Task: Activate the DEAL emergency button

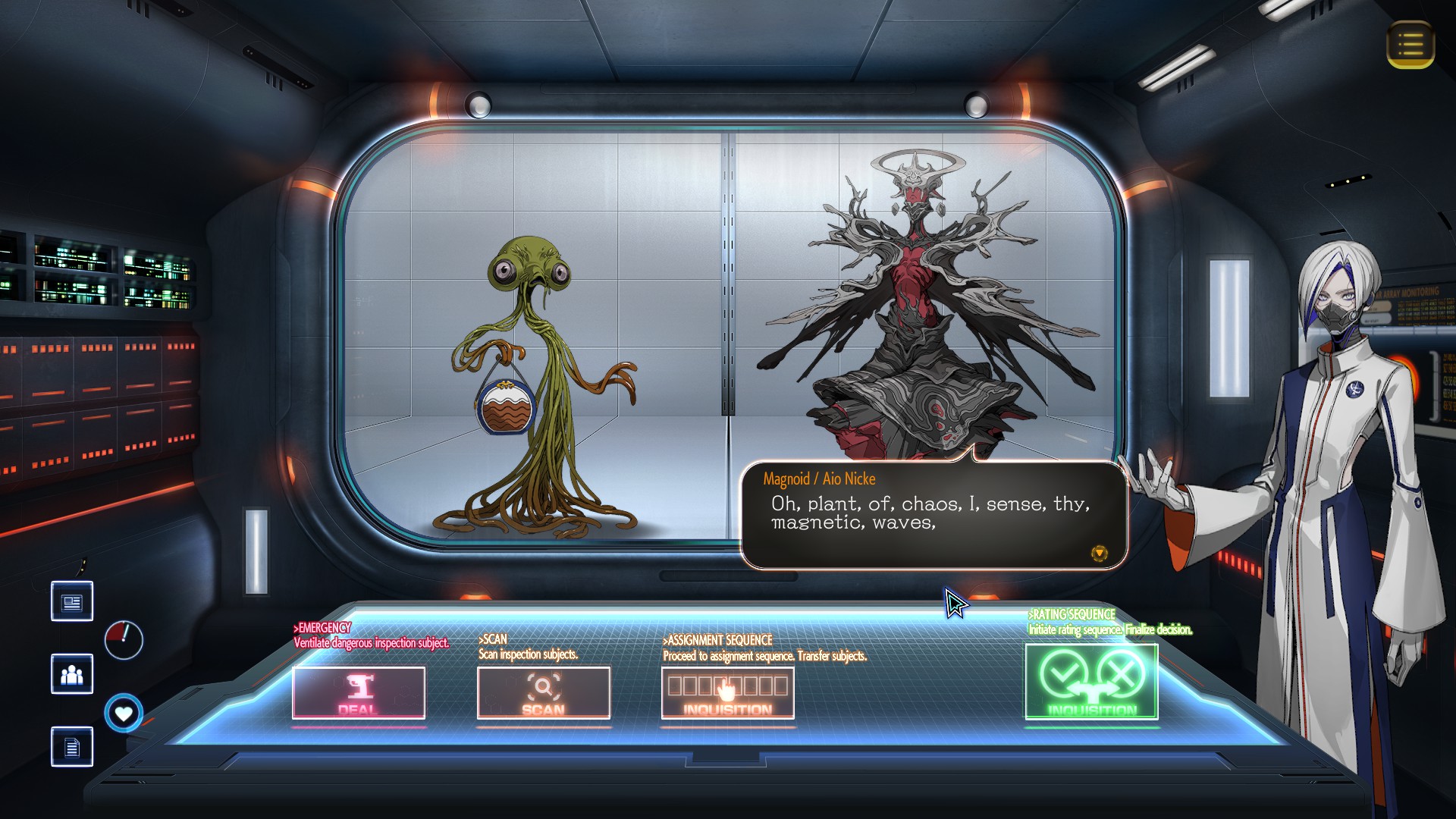Action: click(359, 692)
